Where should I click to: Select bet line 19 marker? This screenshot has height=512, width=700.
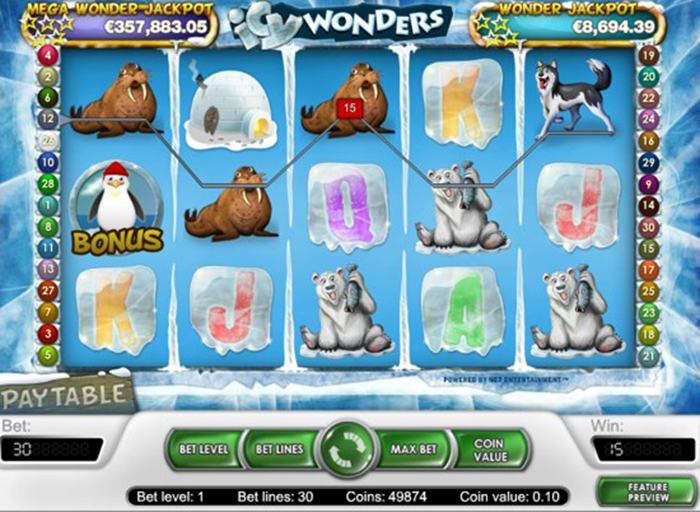[648, 54]
